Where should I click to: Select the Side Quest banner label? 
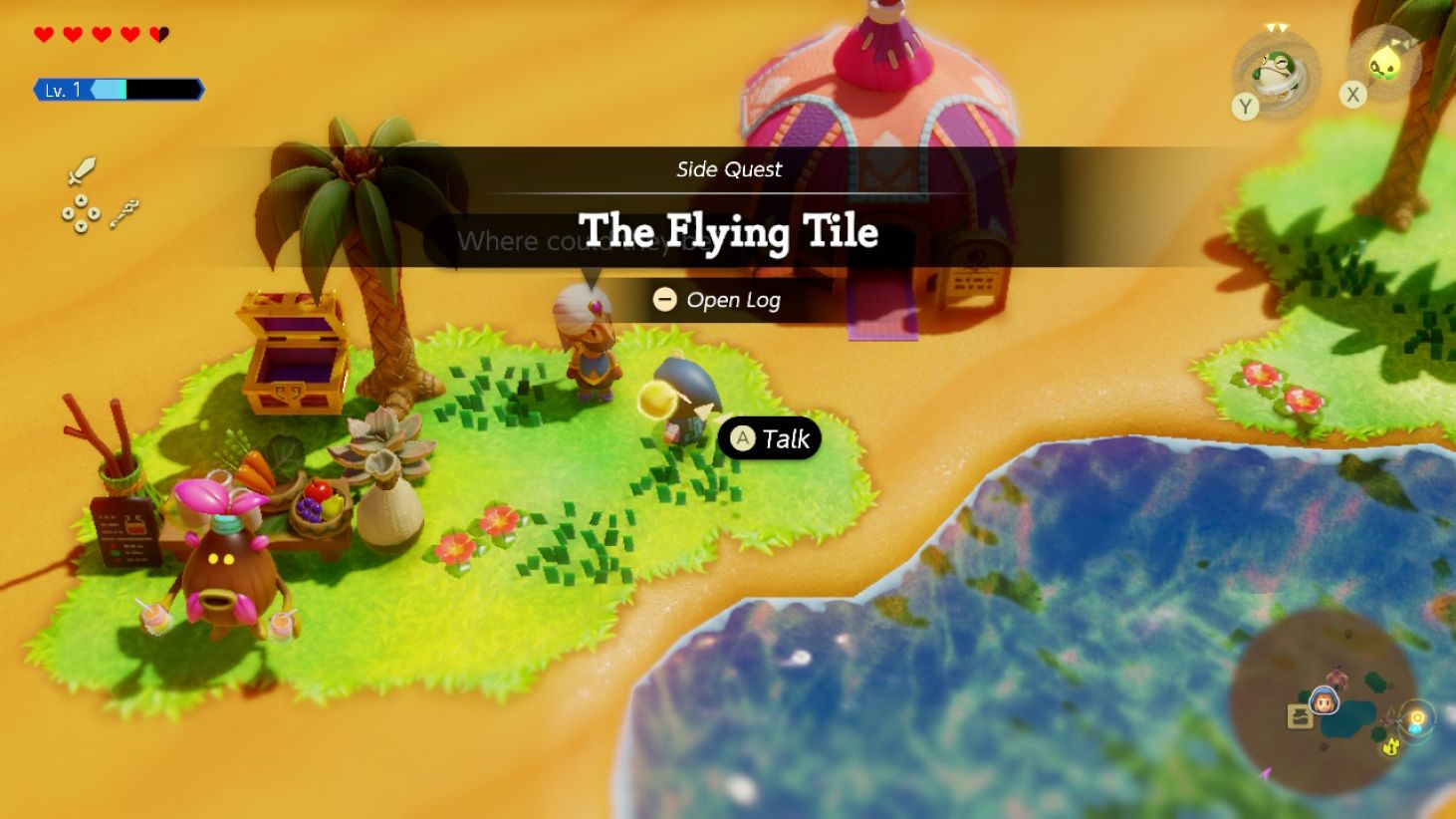point(728,169)
